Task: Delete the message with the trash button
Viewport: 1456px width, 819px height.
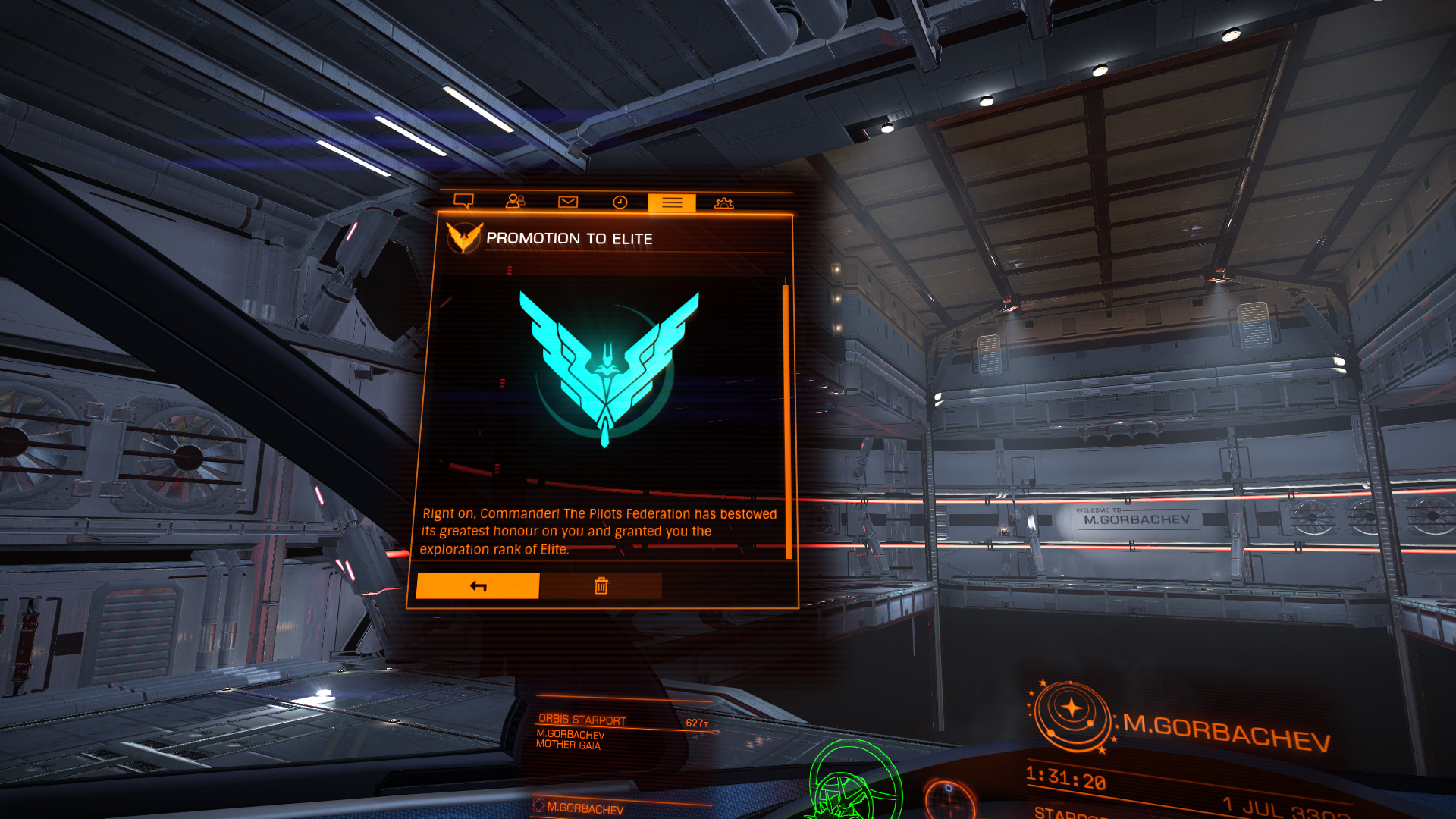Action: 601,585
